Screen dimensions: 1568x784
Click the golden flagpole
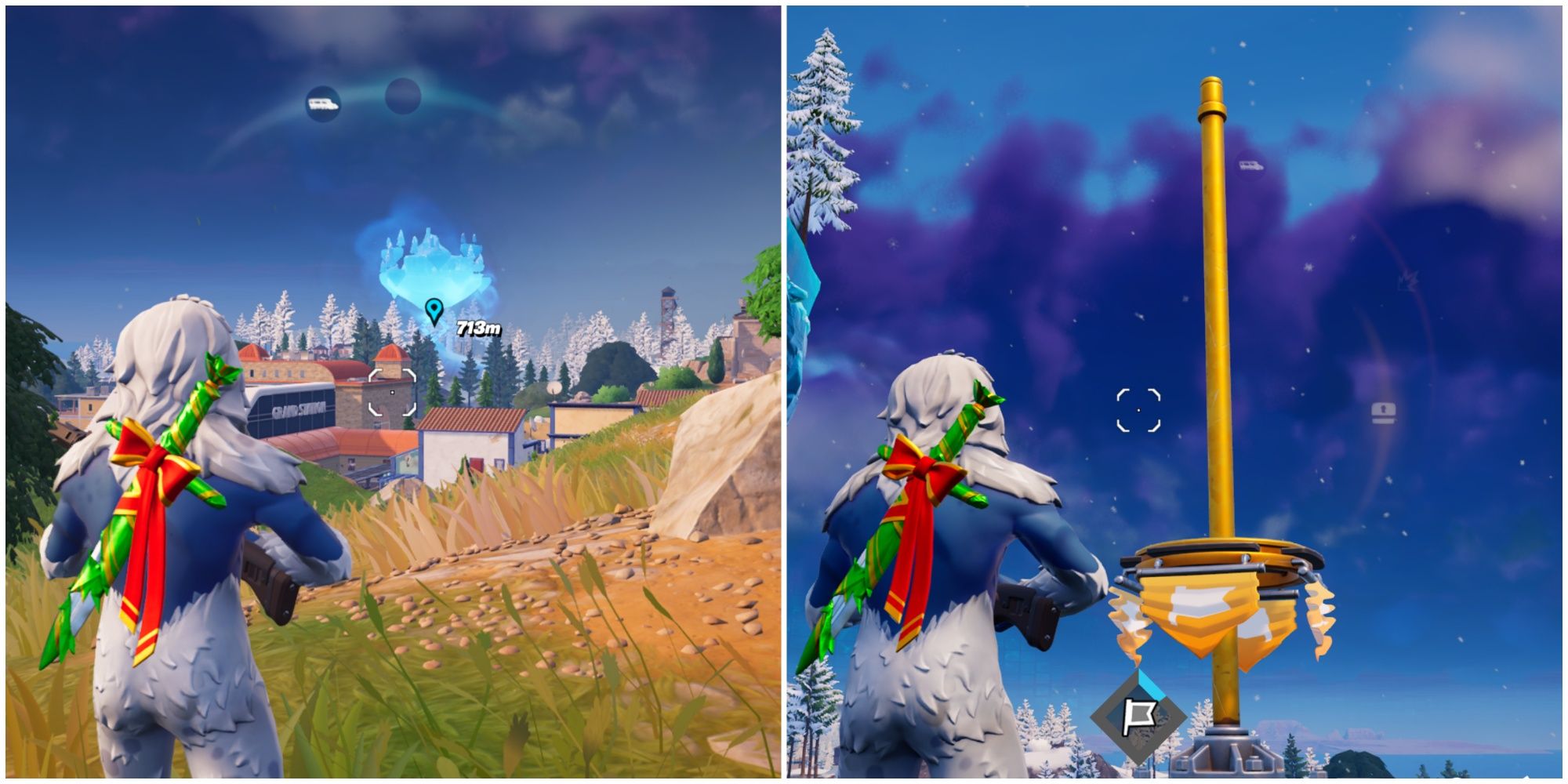(1214, 314)
